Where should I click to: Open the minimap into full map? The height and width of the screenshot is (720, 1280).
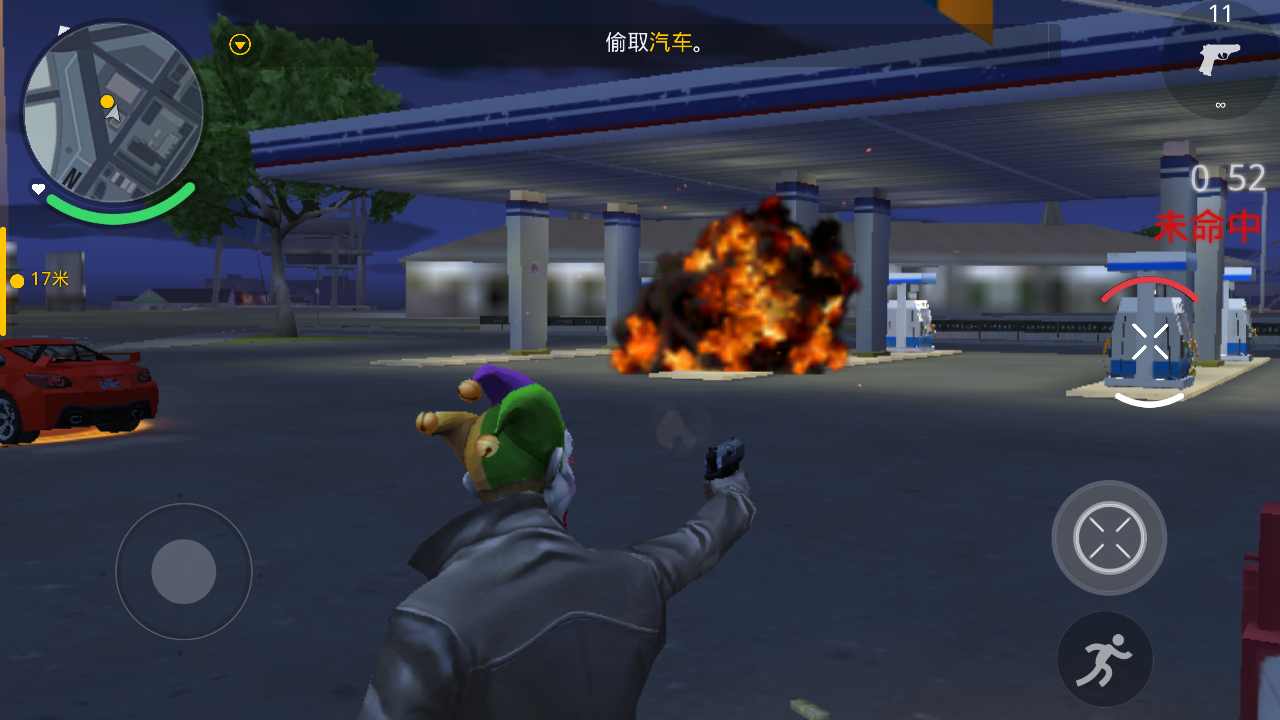(x=112, y=110)
